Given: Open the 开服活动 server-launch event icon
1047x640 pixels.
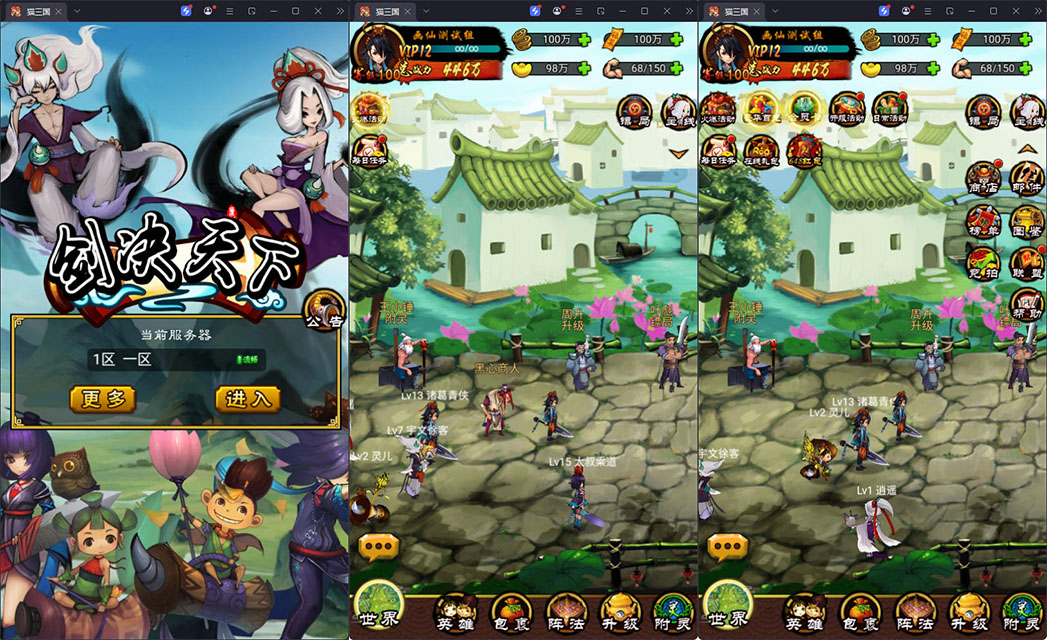Looking at the screenshot, I should point(846,109).
